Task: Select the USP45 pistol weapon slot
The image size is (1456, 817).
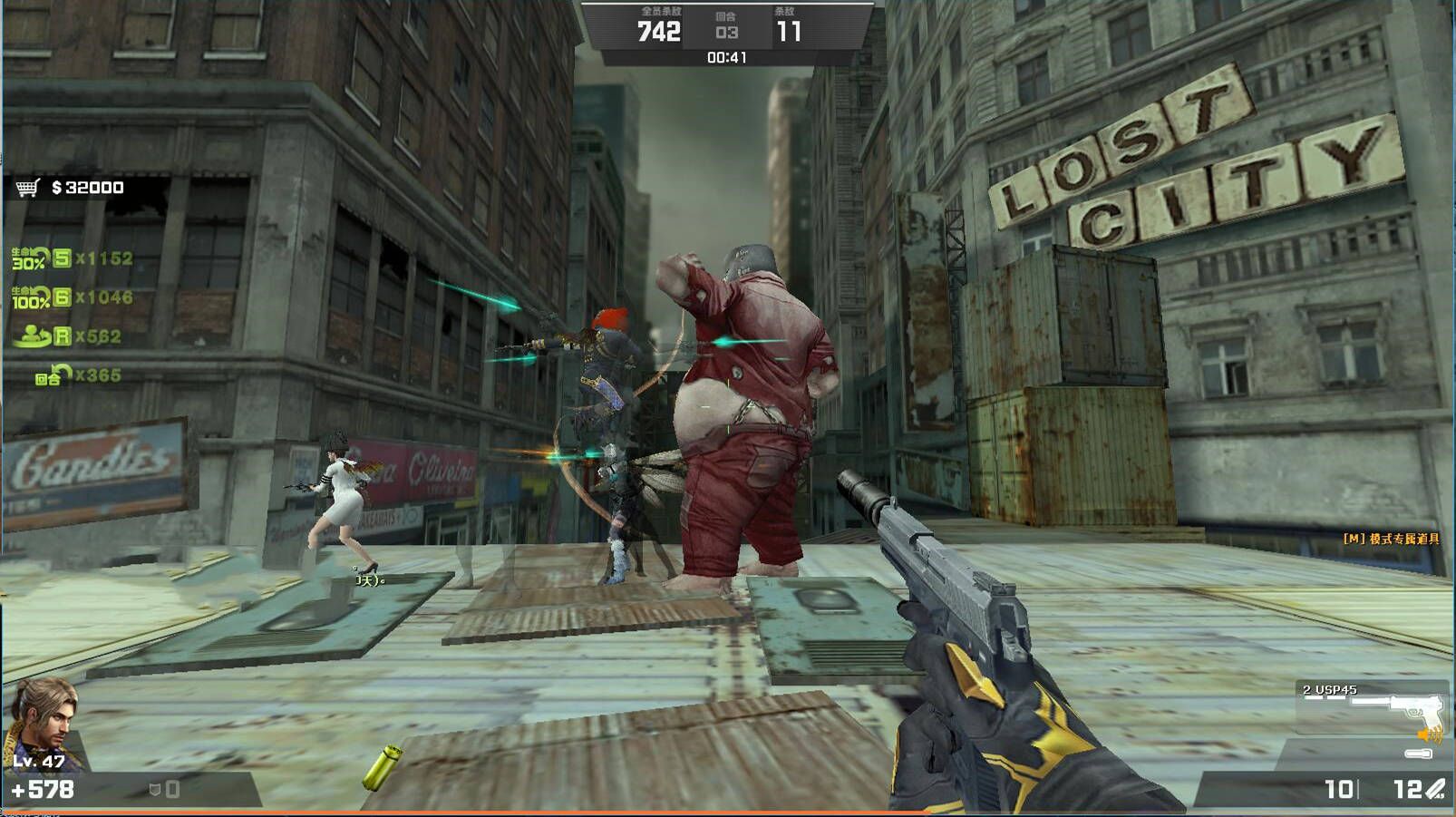Action: click(1372, 707)
